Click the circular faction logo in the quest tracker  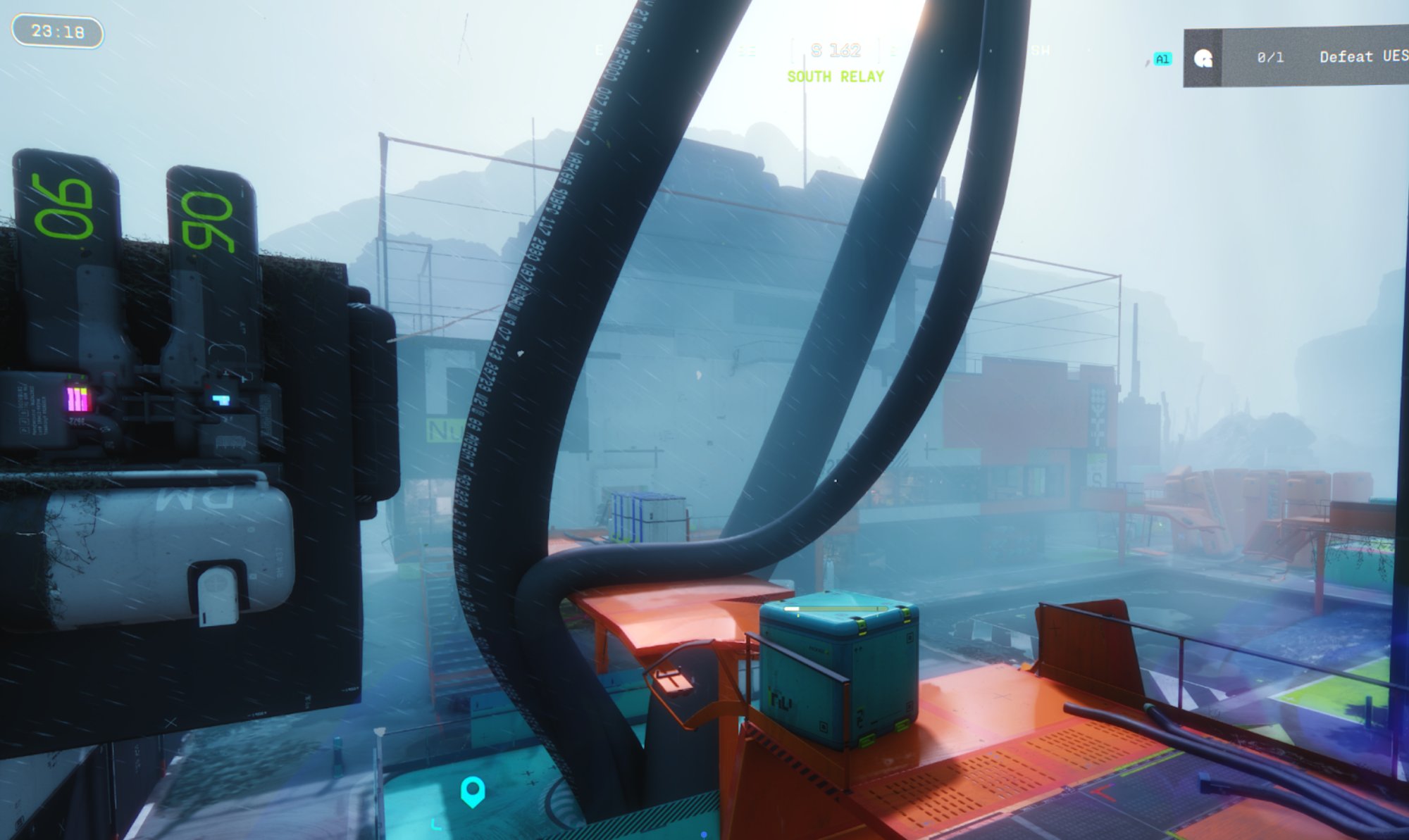pos(1203,60)
